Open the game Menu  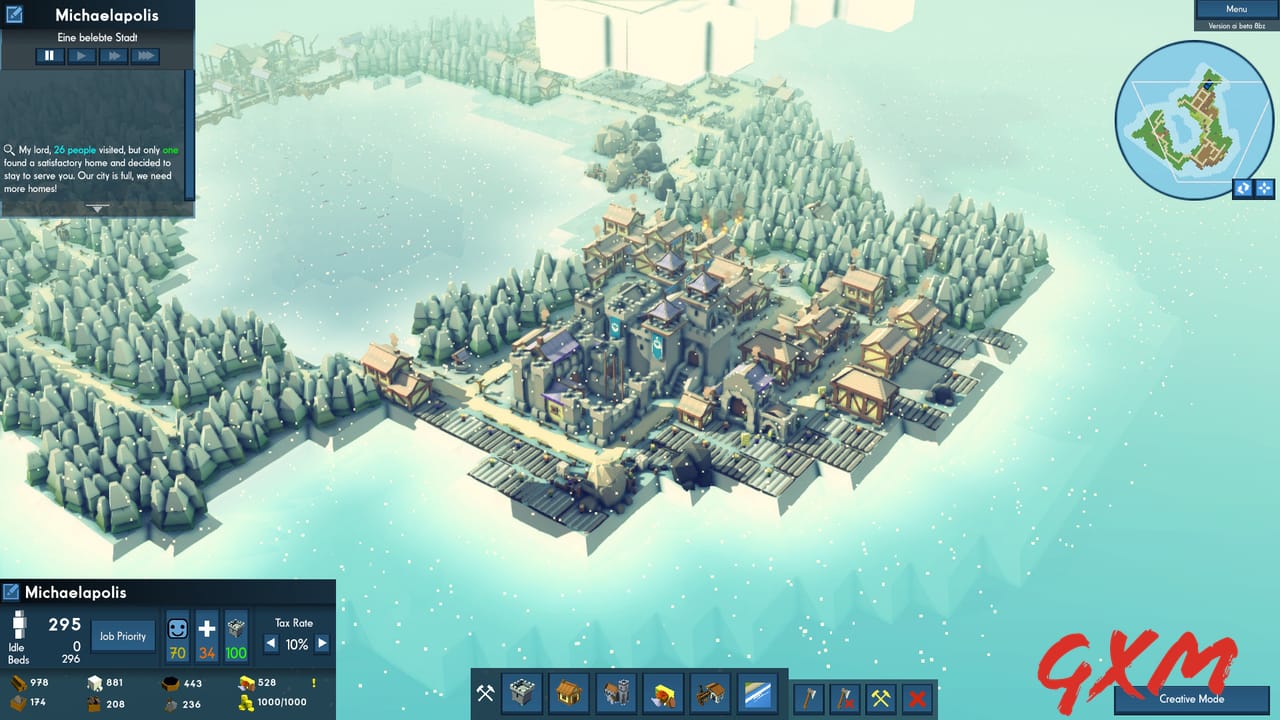click(x=1235, y=8)
